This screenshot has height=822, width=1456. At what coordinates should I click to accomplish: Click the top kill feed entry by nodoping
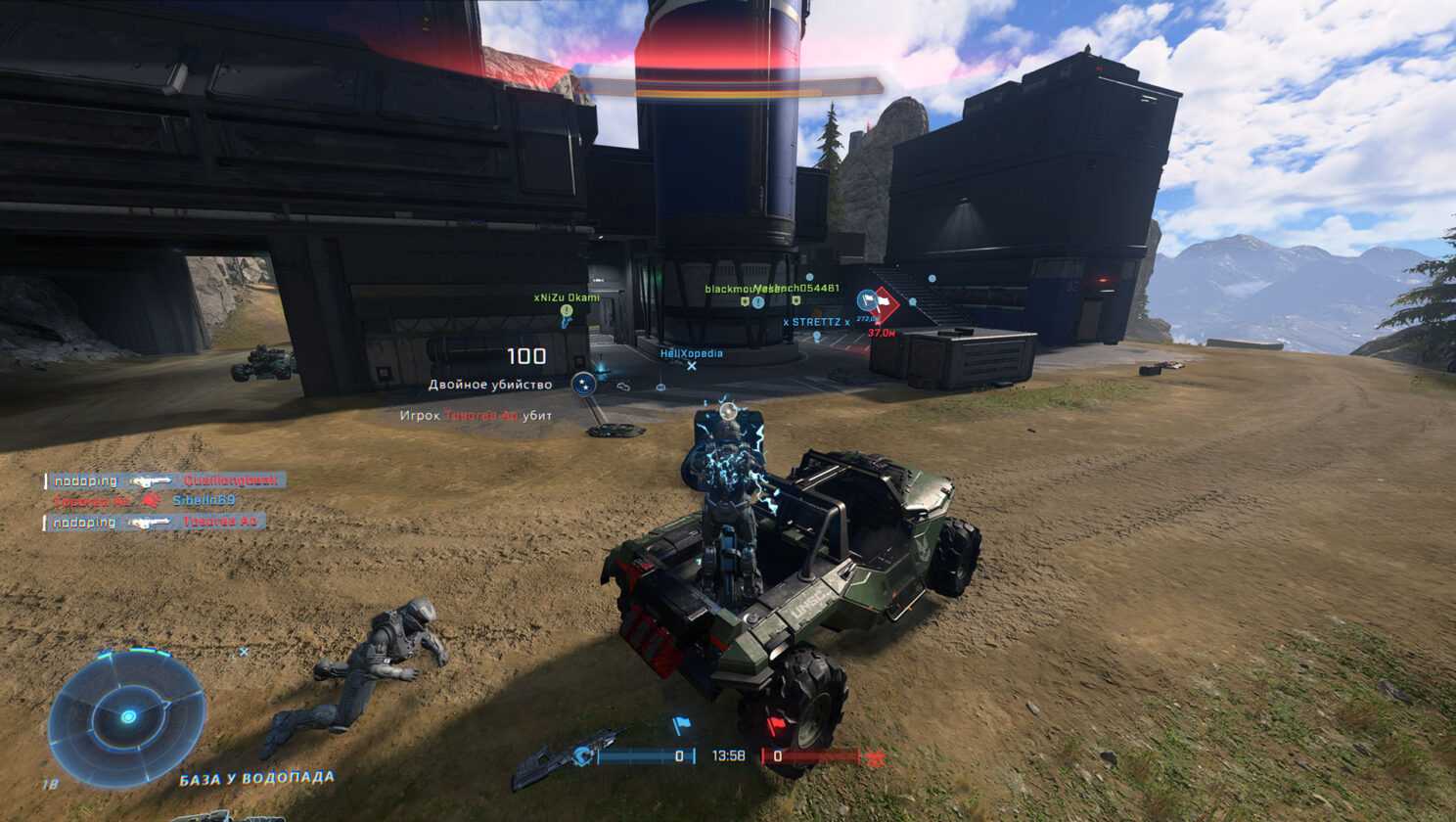point(166,480)
